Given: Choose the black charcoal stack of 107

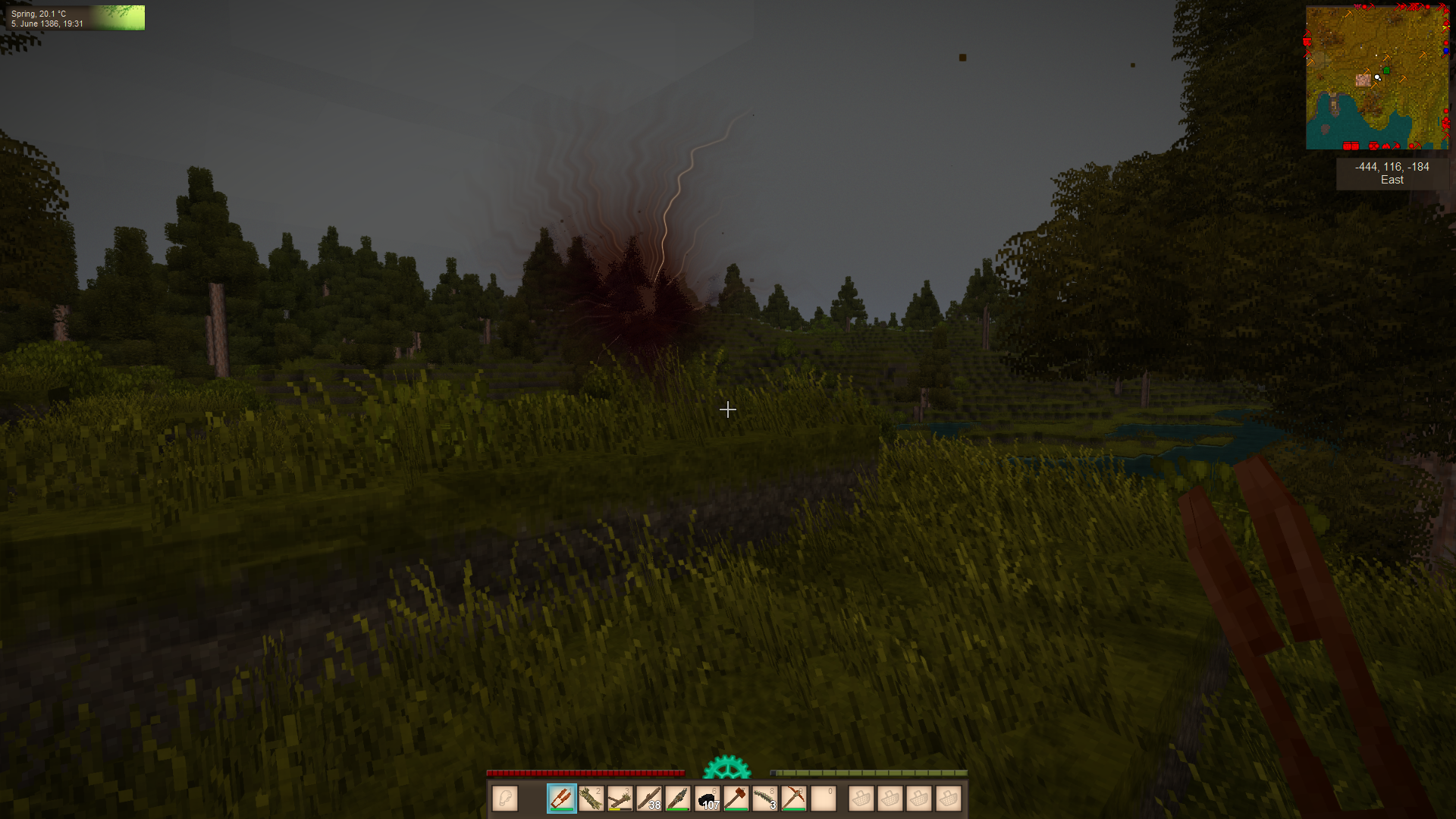Looking at the screenshot, I should (x=708, y=799).
